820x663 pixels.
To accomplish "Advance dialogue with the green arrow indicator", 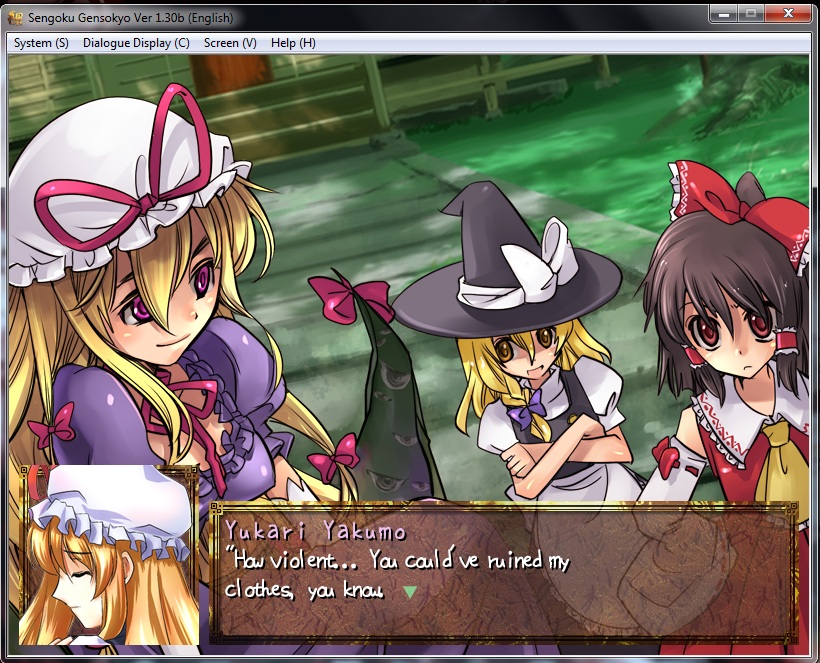I will [x=408, y=591].
